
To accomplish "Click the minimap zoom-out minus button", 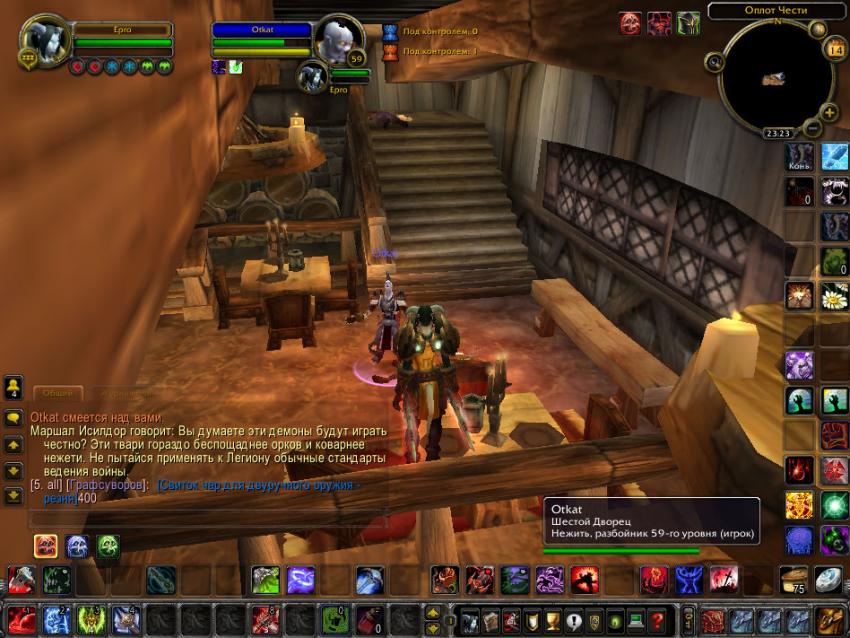I will (x=813, y=127).
